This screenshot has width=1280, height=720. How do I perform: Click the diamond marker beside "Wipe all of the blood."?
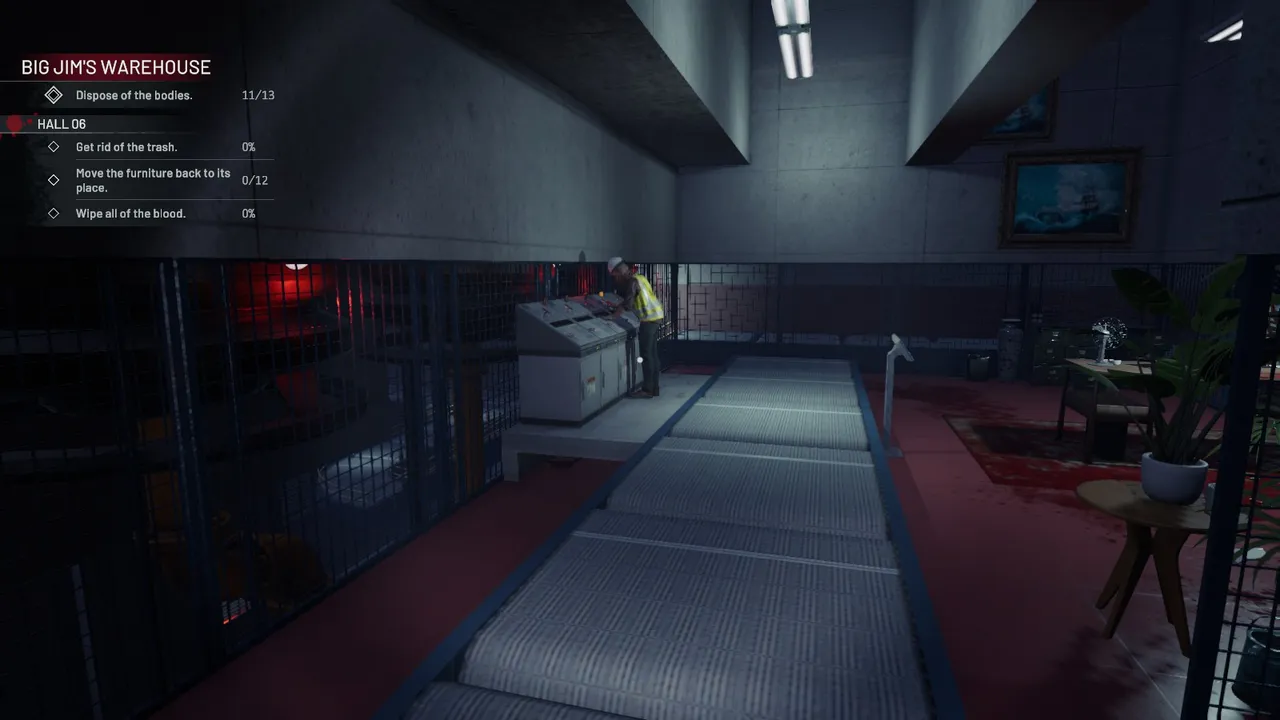pyautogui.click(x=54, y=213)
